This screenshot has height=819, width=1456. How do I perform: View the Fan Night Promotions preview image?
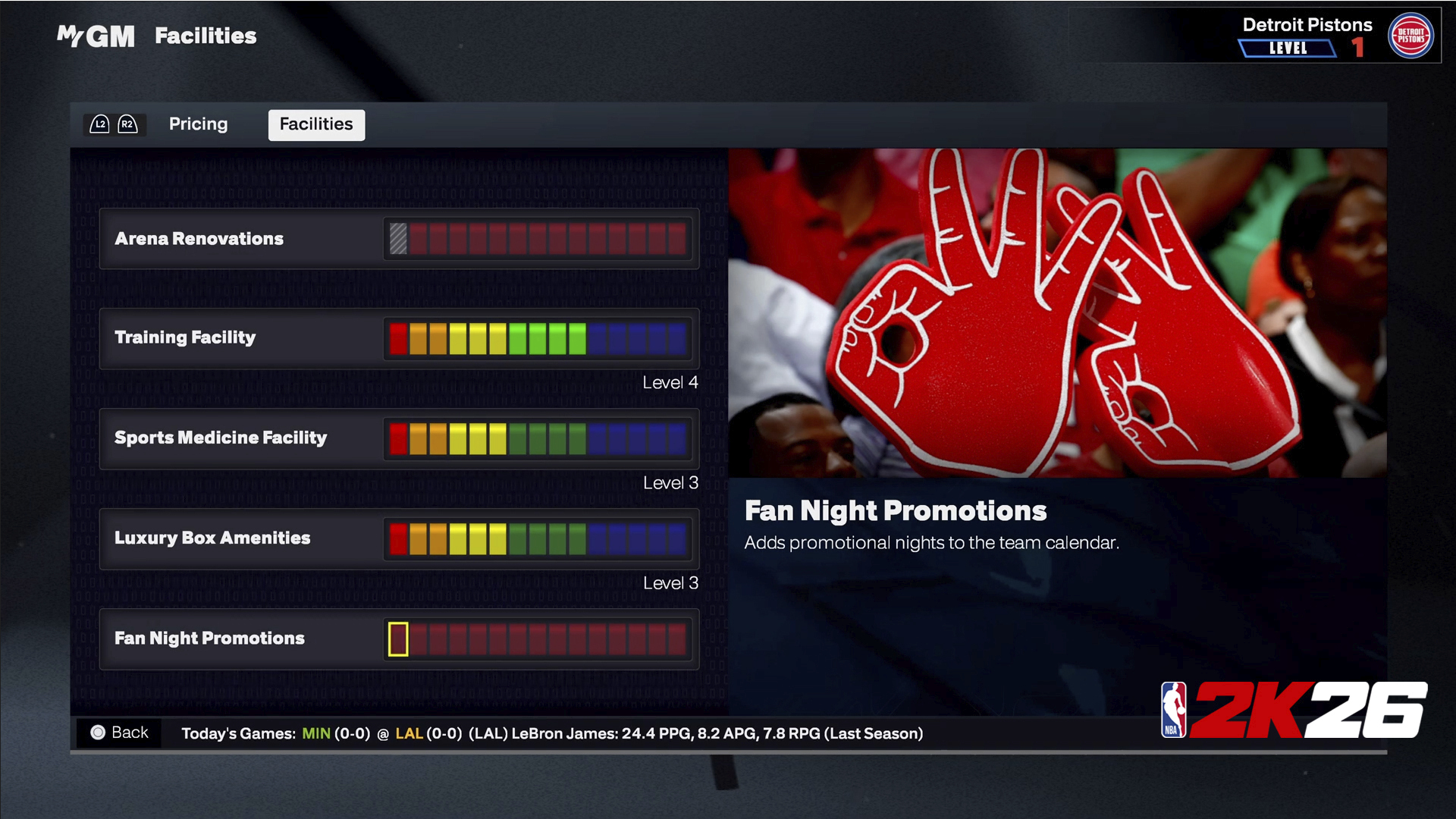coord(1057,312)
